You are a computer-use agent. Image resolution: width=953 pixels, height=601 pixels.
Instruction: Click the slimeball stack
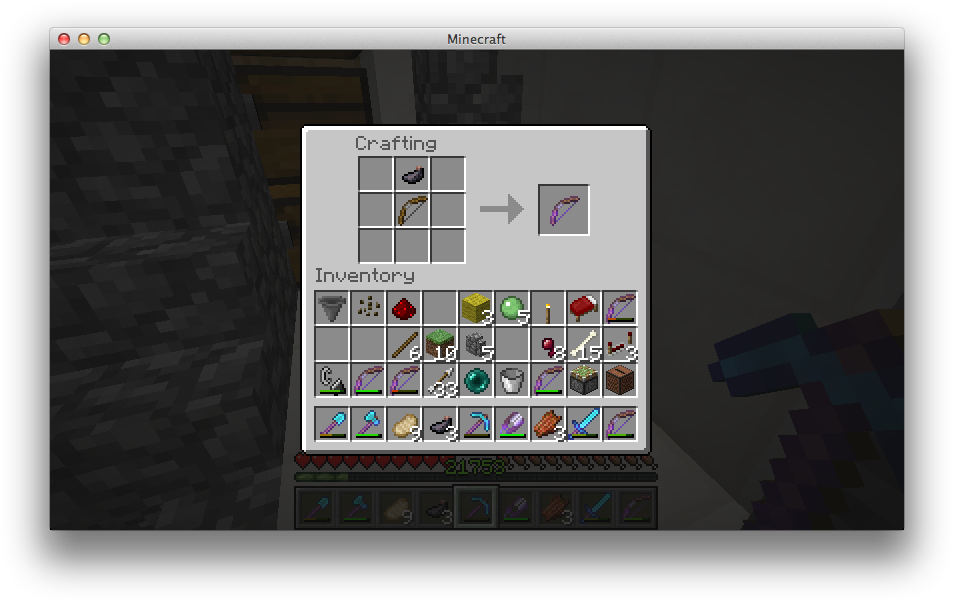point(511,309)
